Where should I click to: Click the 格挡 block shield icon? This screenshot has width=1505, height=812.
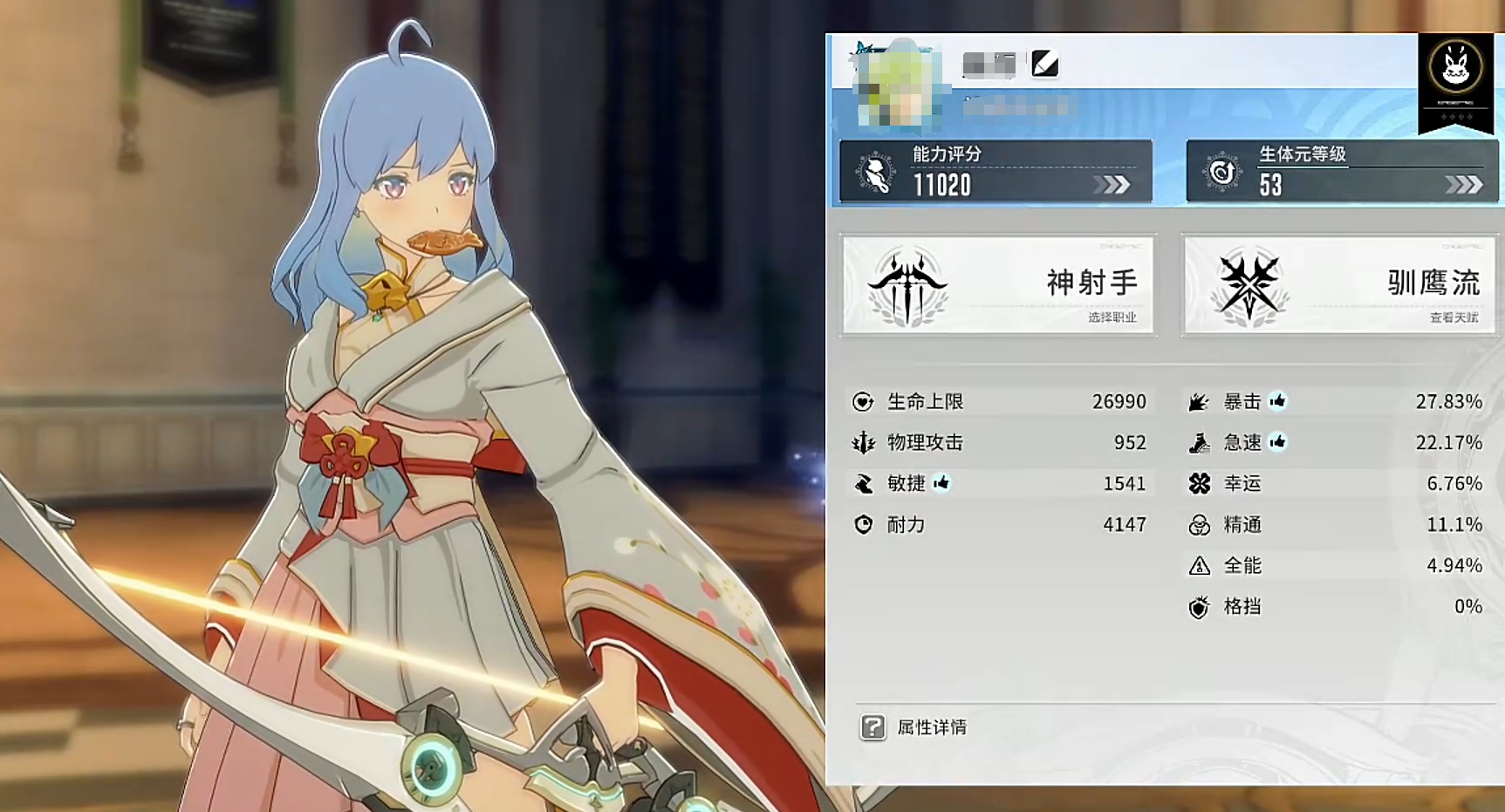coord(1200,606)
